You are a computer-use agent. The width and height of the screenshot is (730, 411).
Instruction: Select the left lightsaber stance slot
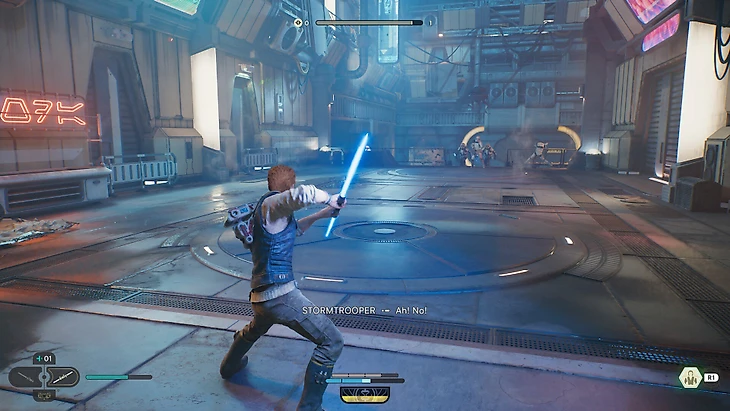click(26, 377)
